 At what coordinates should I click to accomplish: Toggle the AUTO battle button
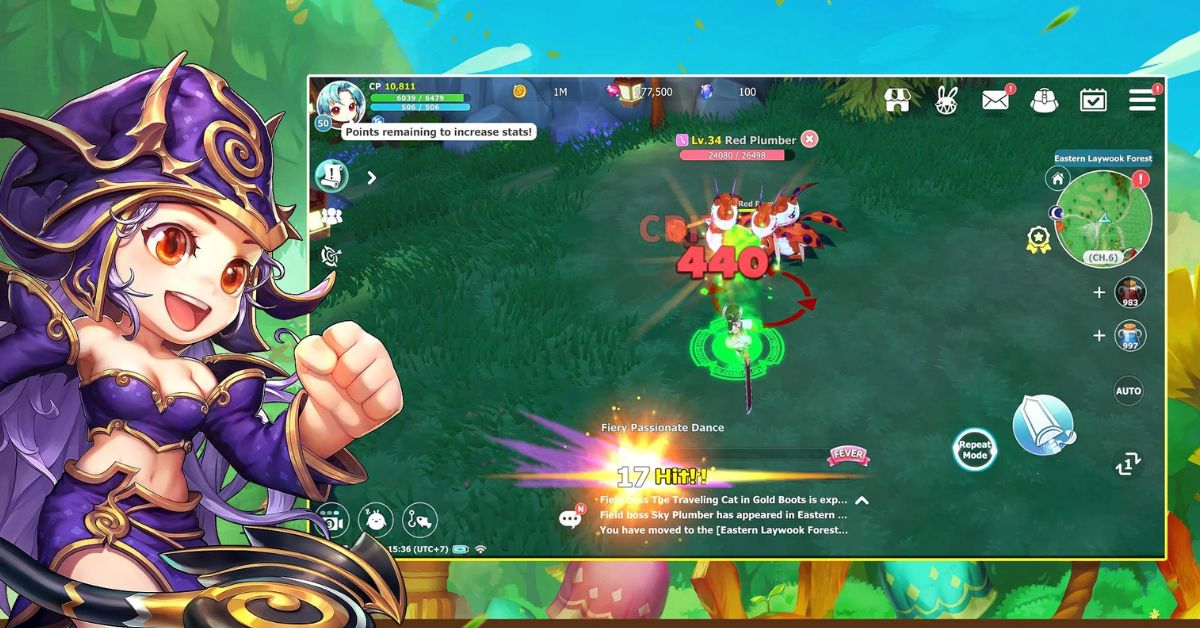tap(1128, 391)
